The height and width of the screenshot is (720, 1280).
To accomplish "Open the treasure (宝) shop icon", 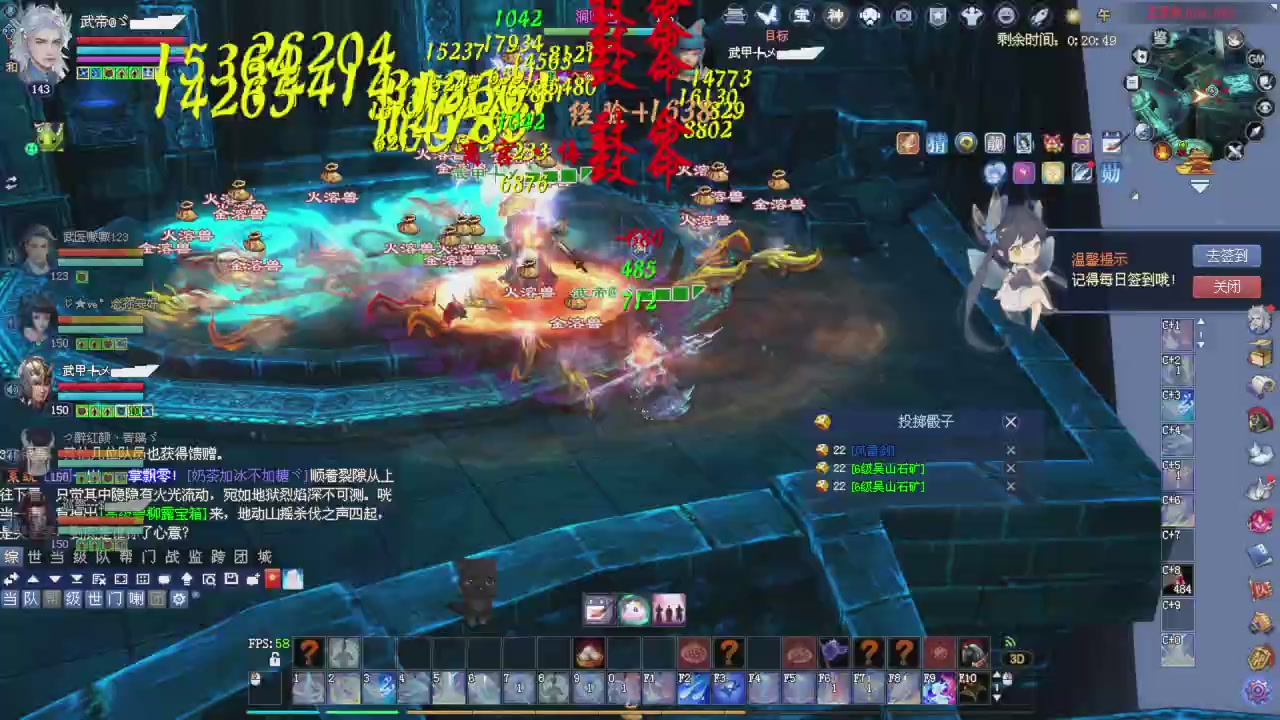I will pyautogui.click(x=801, y=16).
